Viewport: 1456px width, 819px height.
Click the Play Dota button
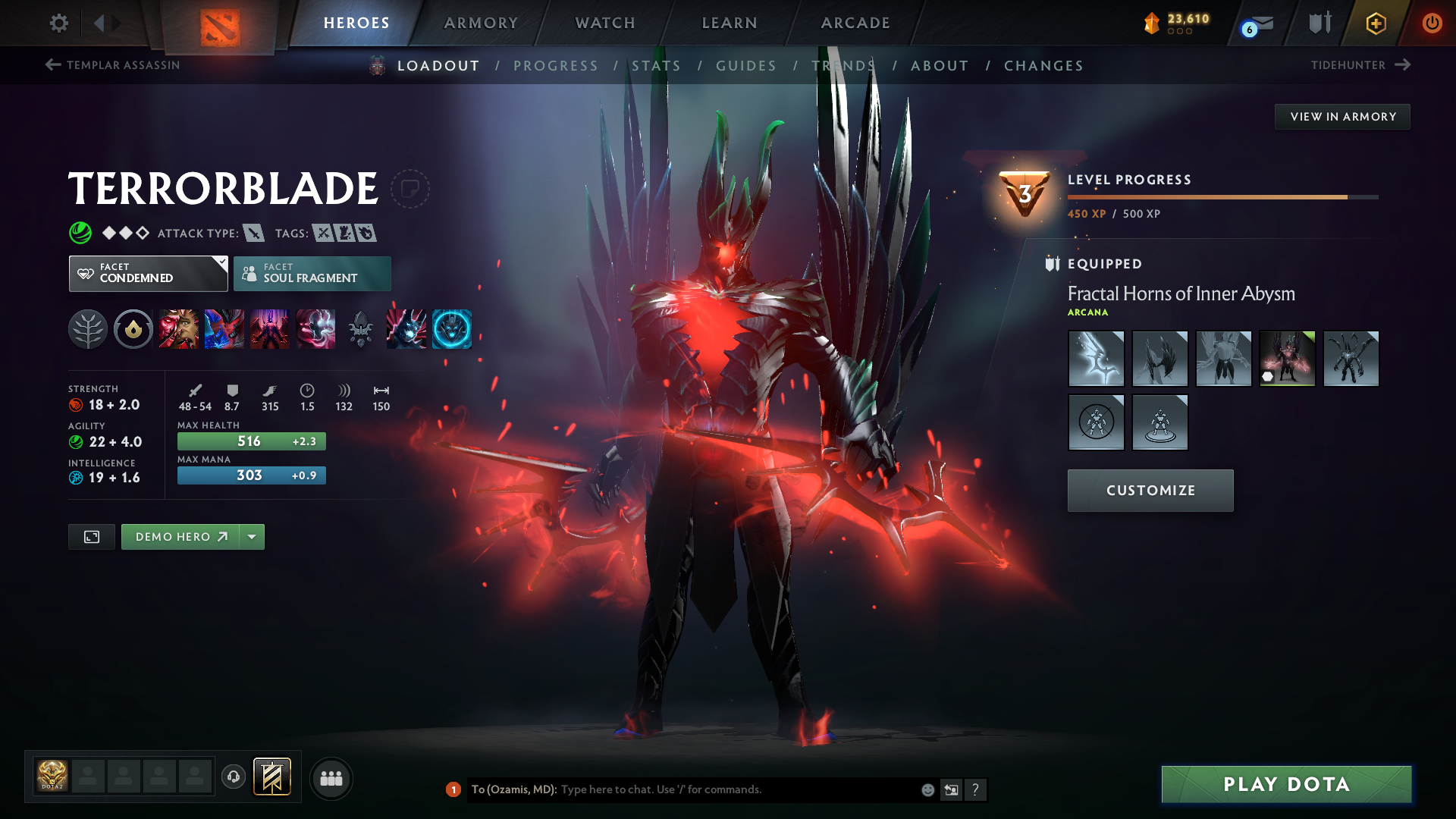click(x=1286, y=784)
